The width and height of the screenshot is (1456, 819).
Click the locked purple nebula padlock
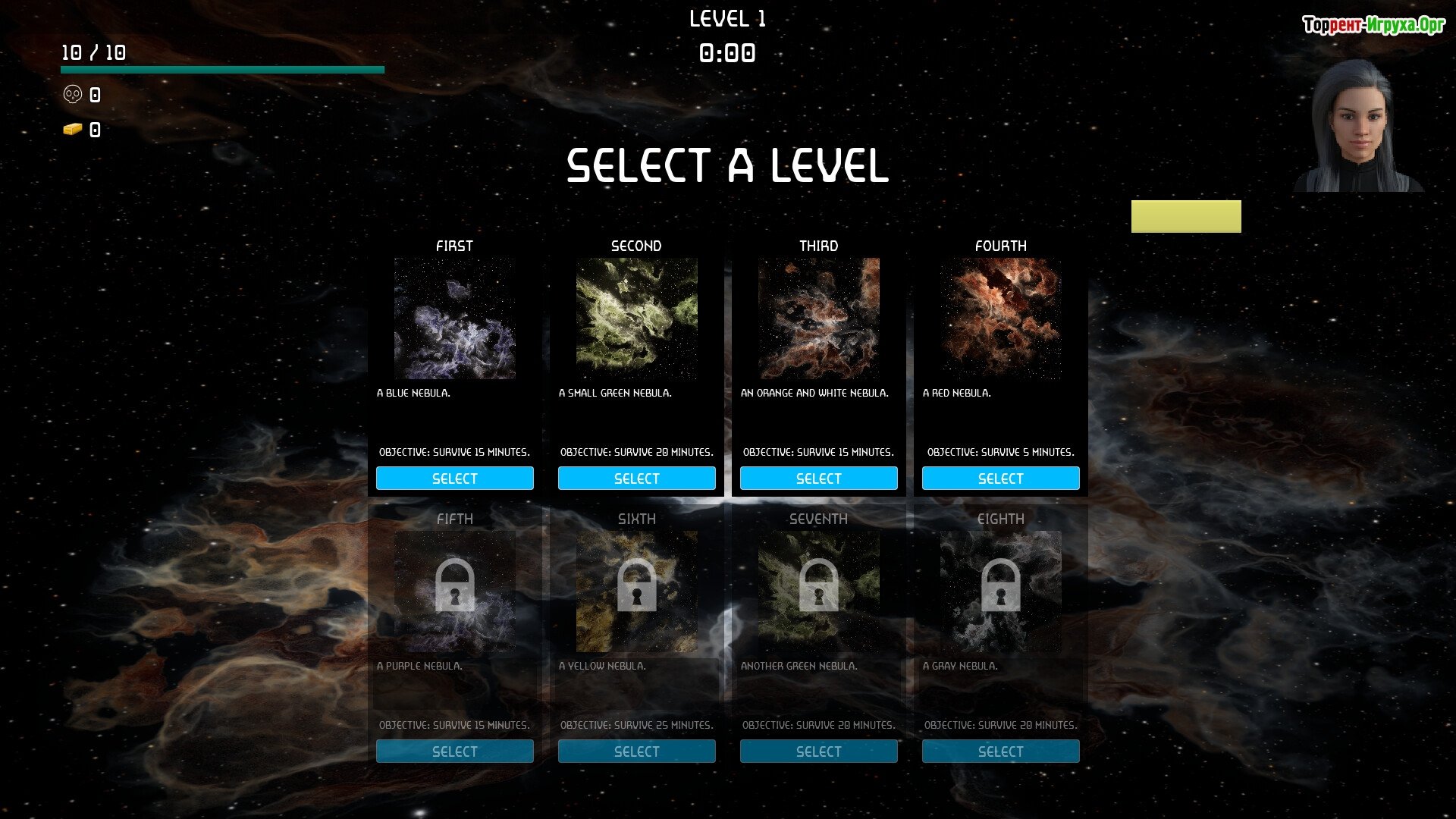[x=454, y=585]
